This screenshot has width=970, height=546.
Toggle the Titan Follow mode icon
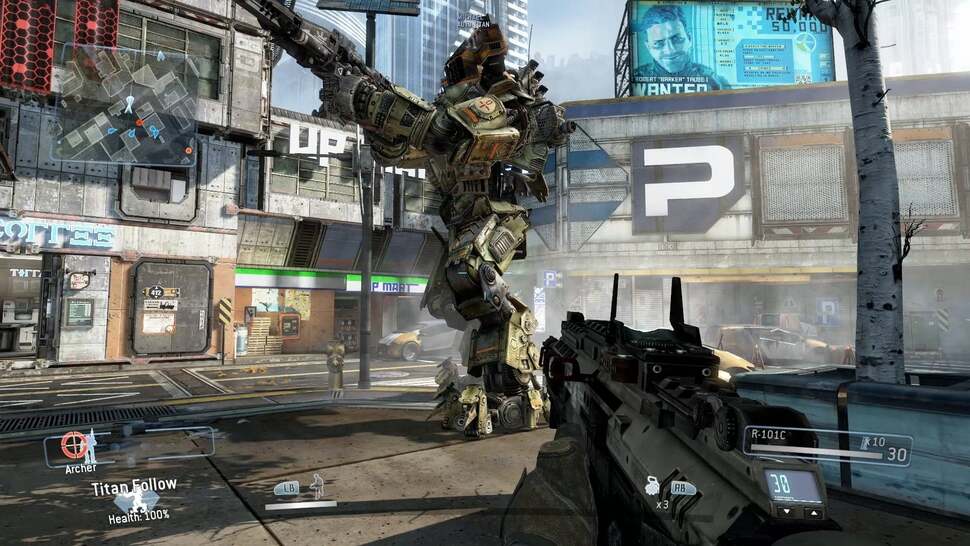133,502
